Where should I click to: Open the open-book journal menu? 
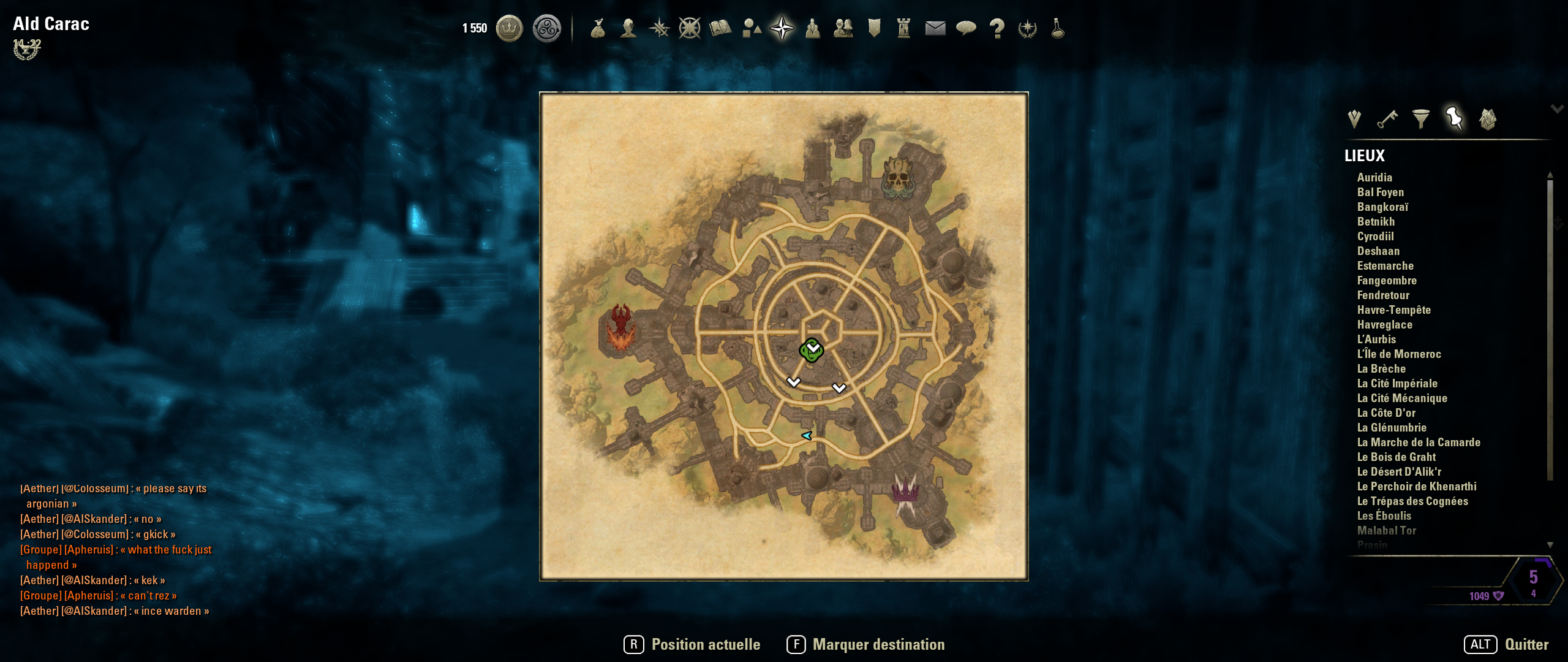(x=720, y=28)
